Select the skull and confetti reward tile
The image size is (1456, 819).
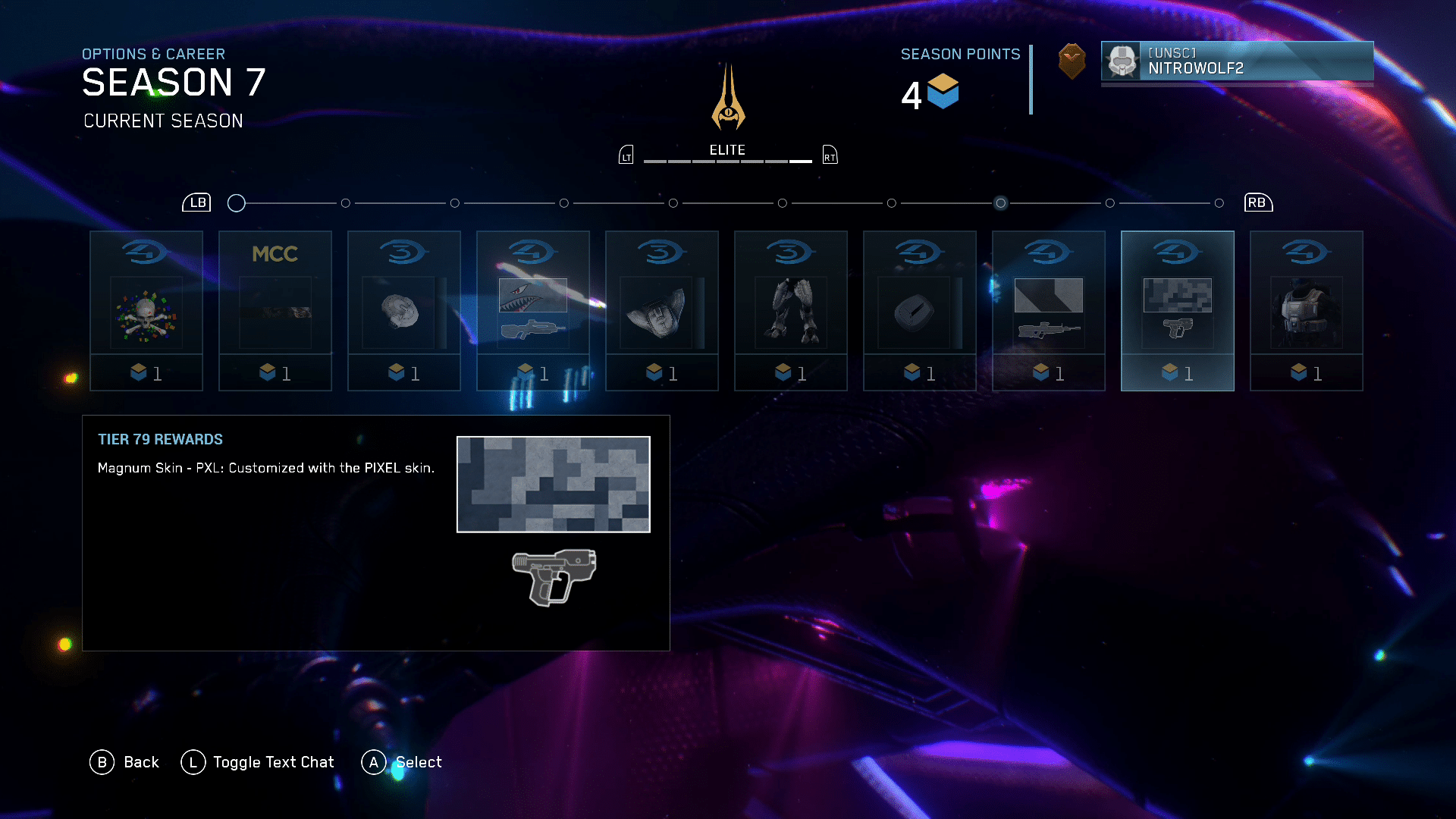(146, 311)
